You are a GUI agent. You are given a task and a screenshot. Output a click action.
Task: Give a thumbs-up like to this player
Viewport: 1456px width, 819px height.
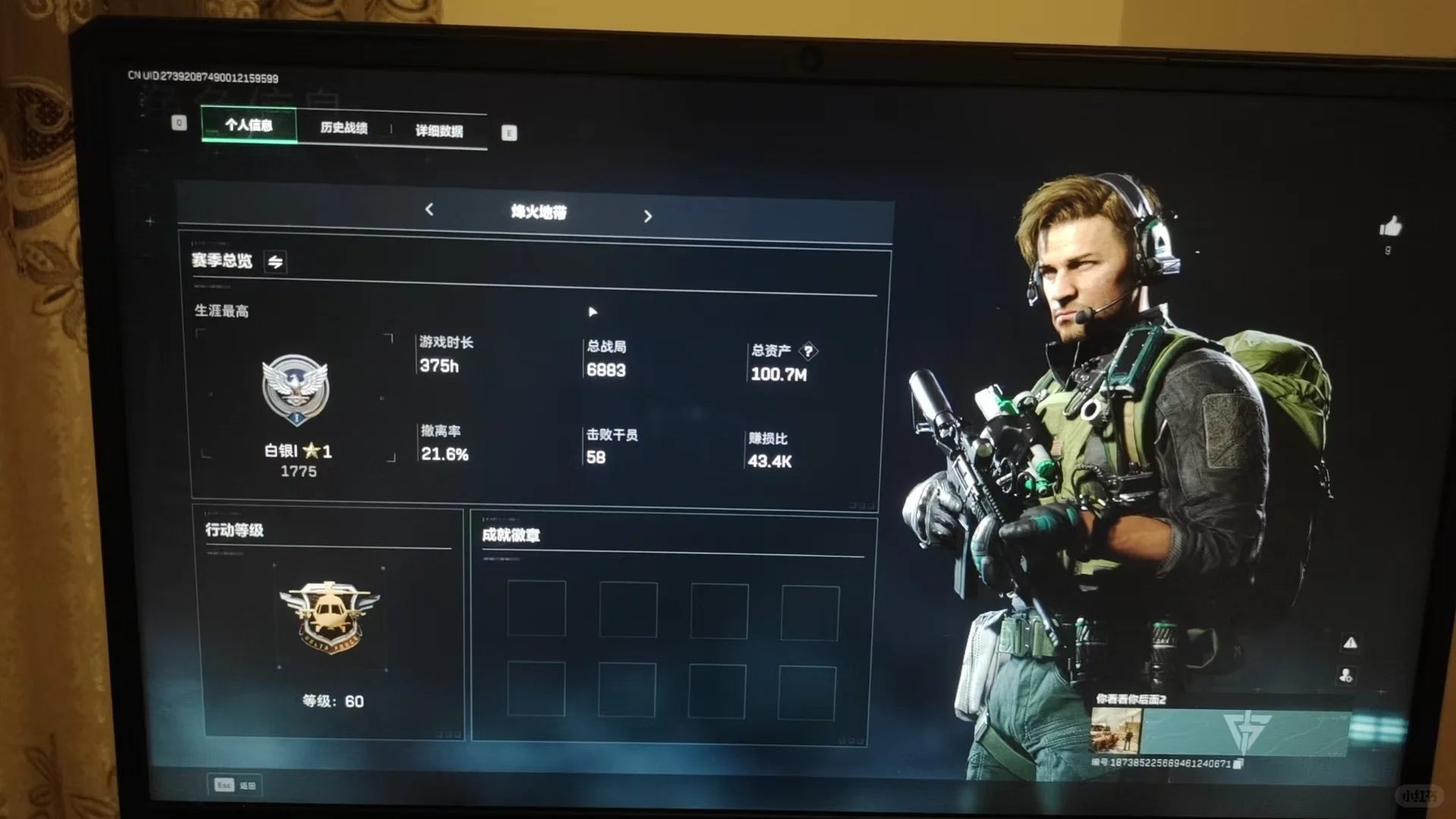pos(1390,227)
